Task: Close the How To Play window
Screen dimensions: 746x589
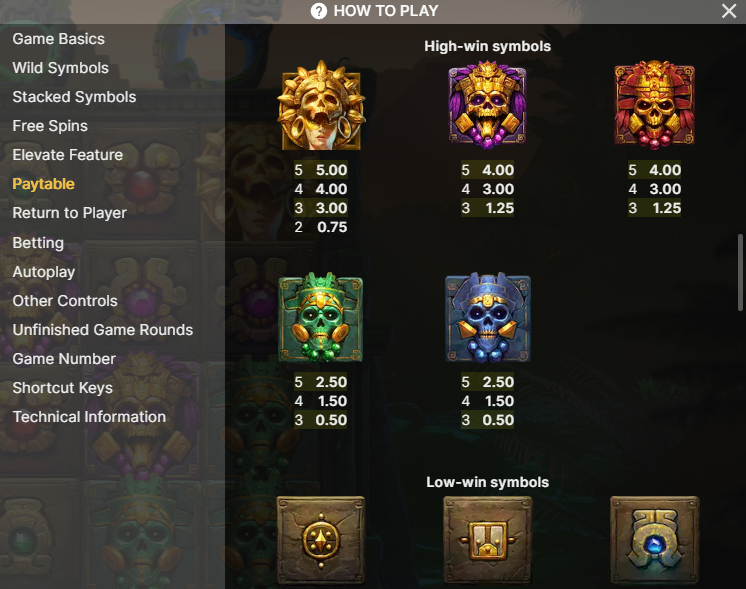Action: point(729,11)
